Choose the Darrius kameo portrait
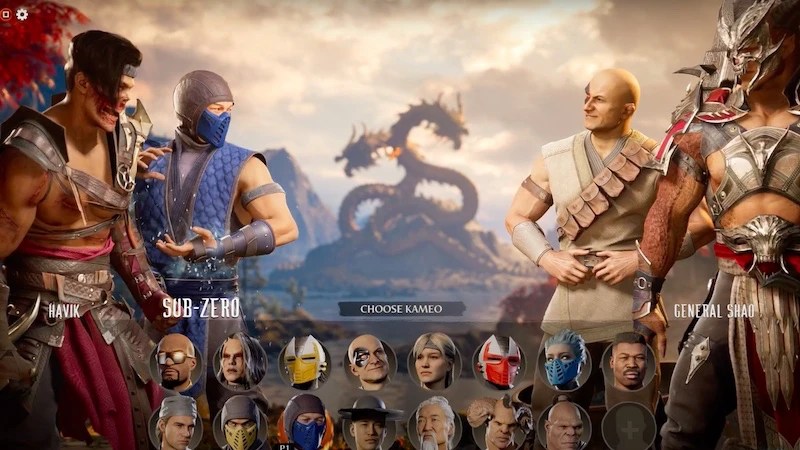 click(x=629, y=362)
